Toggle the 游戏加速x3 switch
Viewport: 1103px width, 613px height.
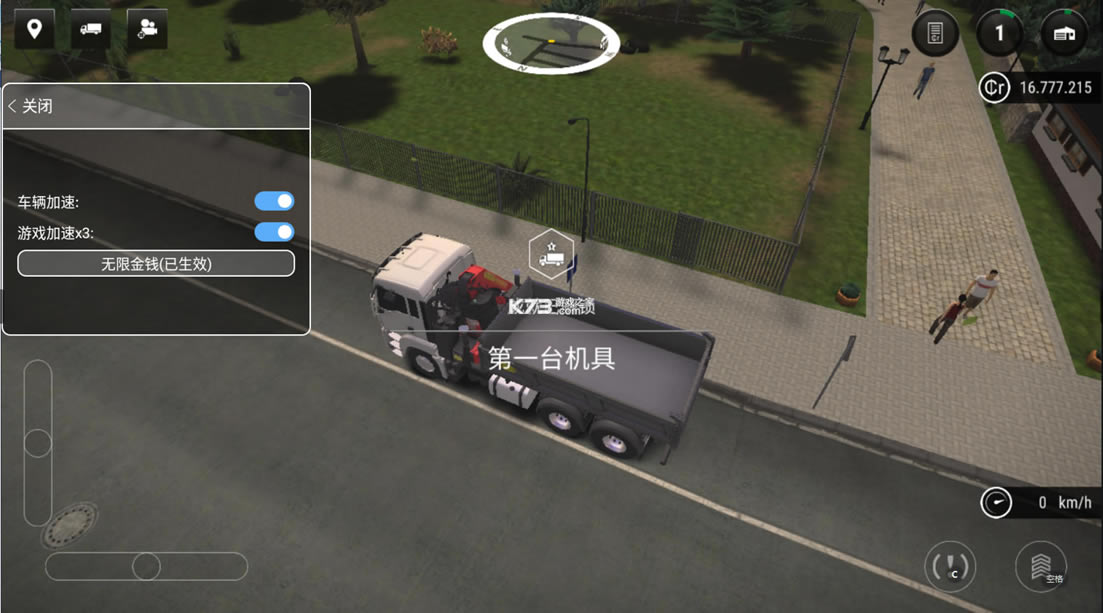click(274, 232)
